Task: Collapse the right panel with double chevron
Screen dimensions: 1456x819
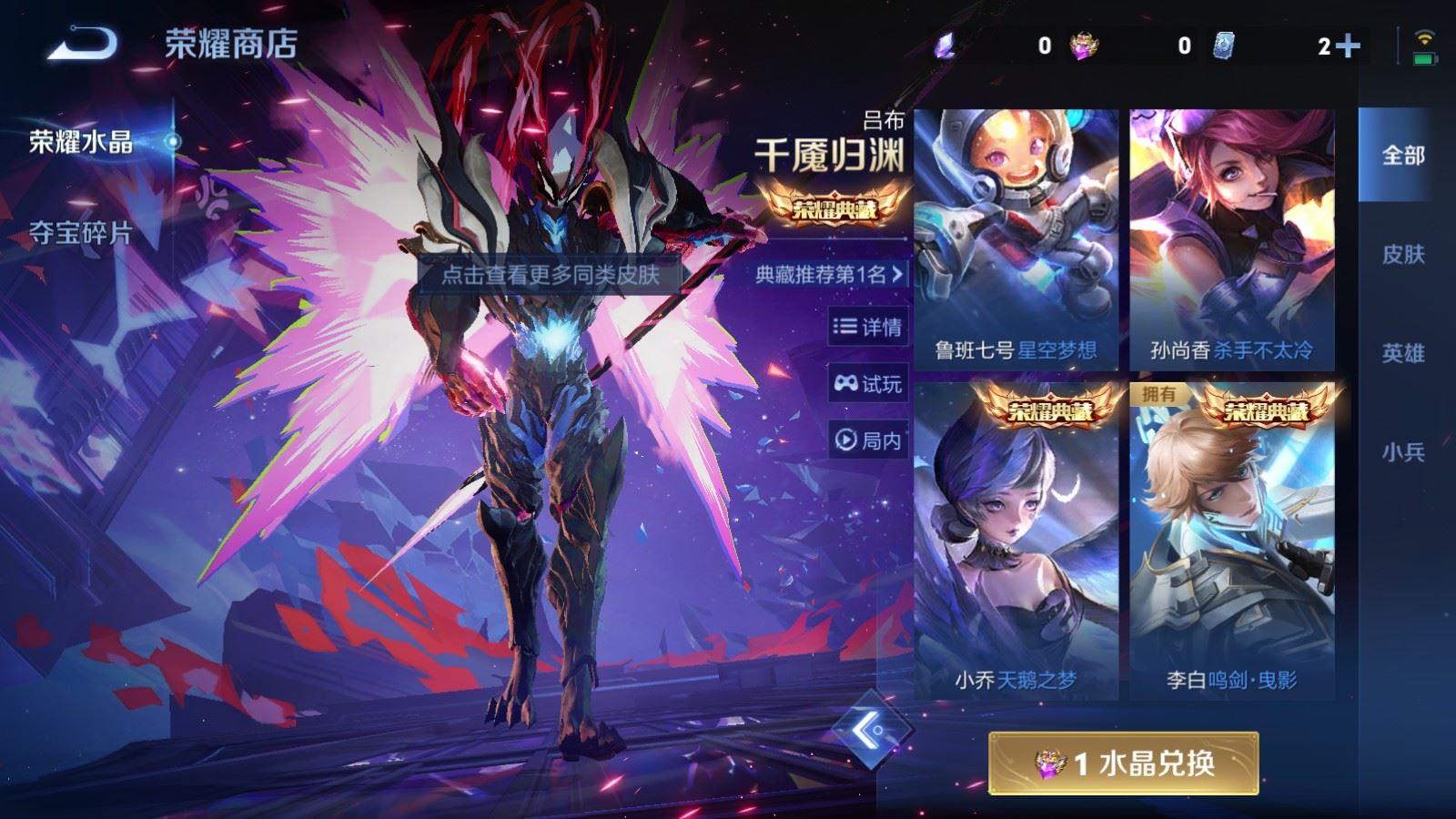Action: pos(871,729)
